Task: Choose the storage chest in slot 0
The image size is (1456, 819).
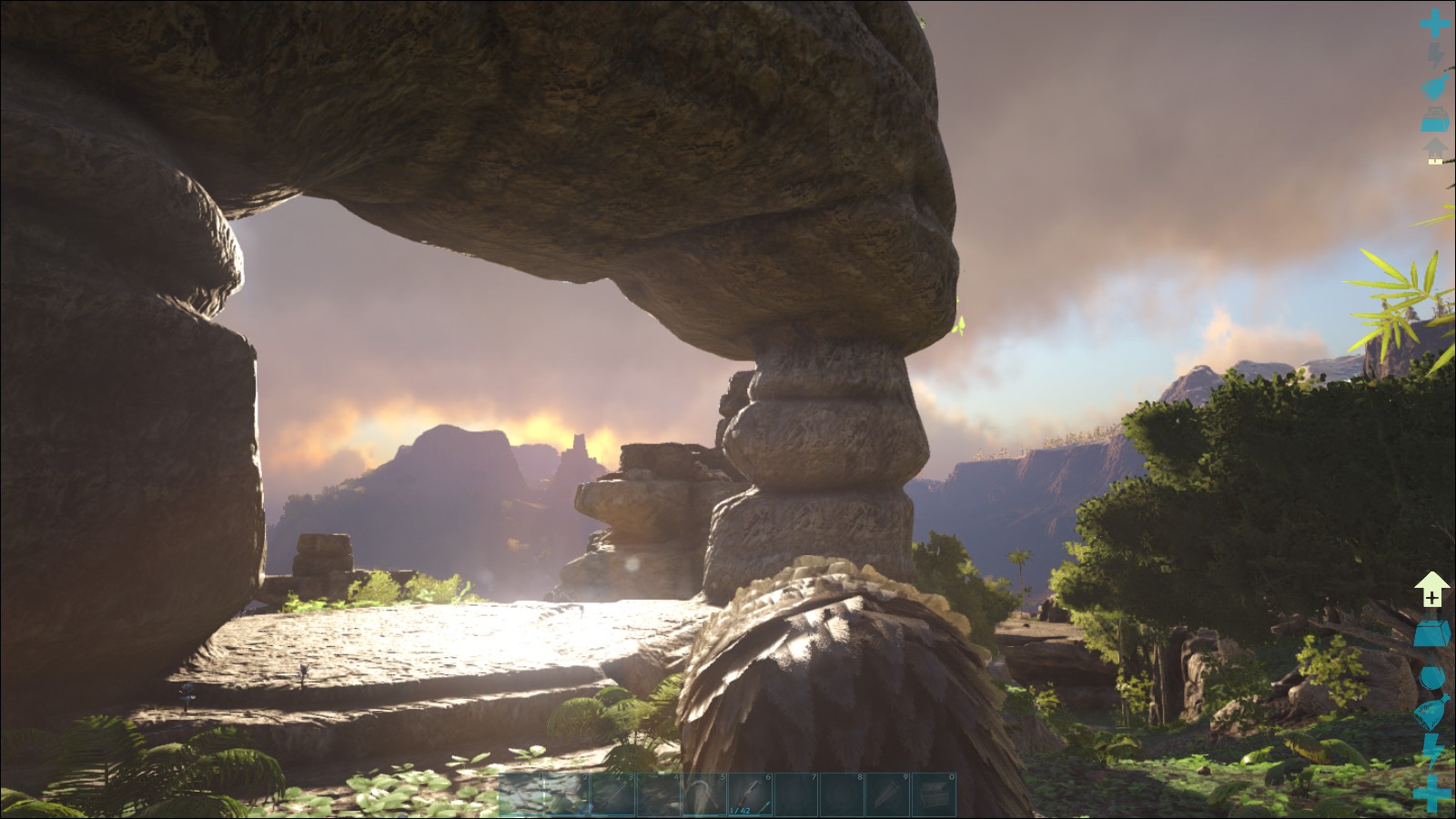Action: click(934, 794)
